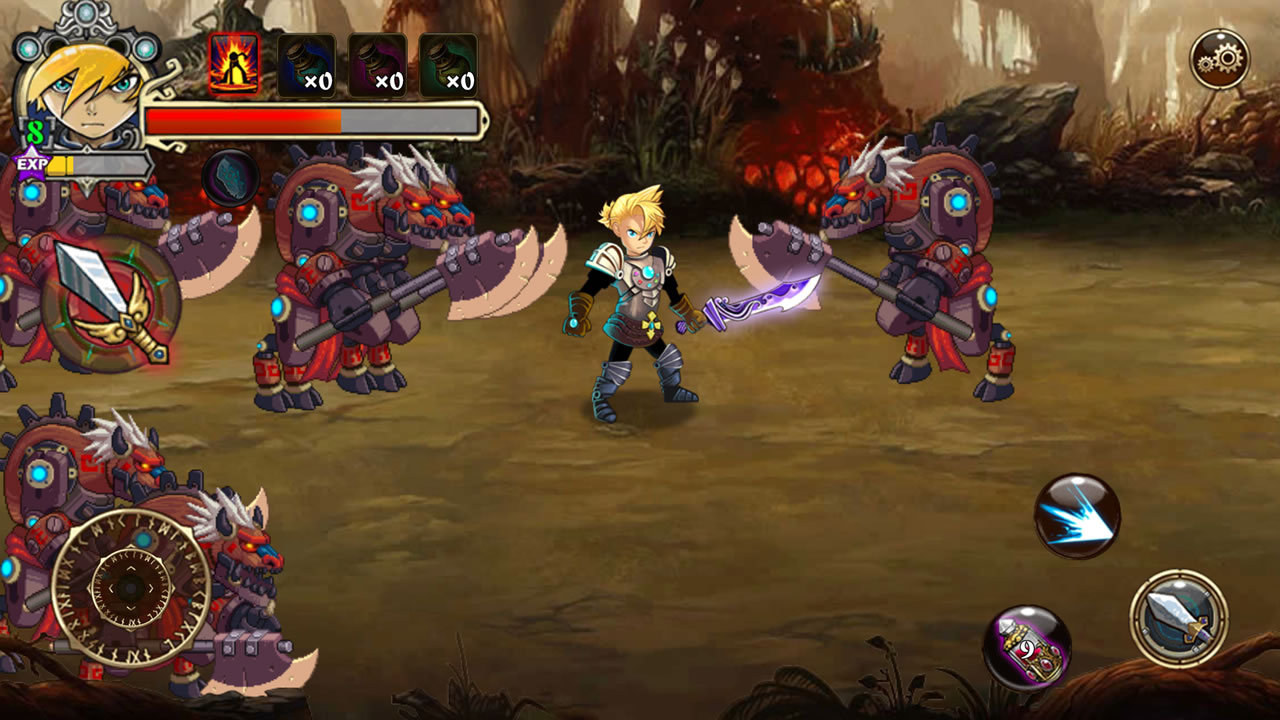Open the gear settings menu
This screenshot has width=1280, height=720.
1219,60
